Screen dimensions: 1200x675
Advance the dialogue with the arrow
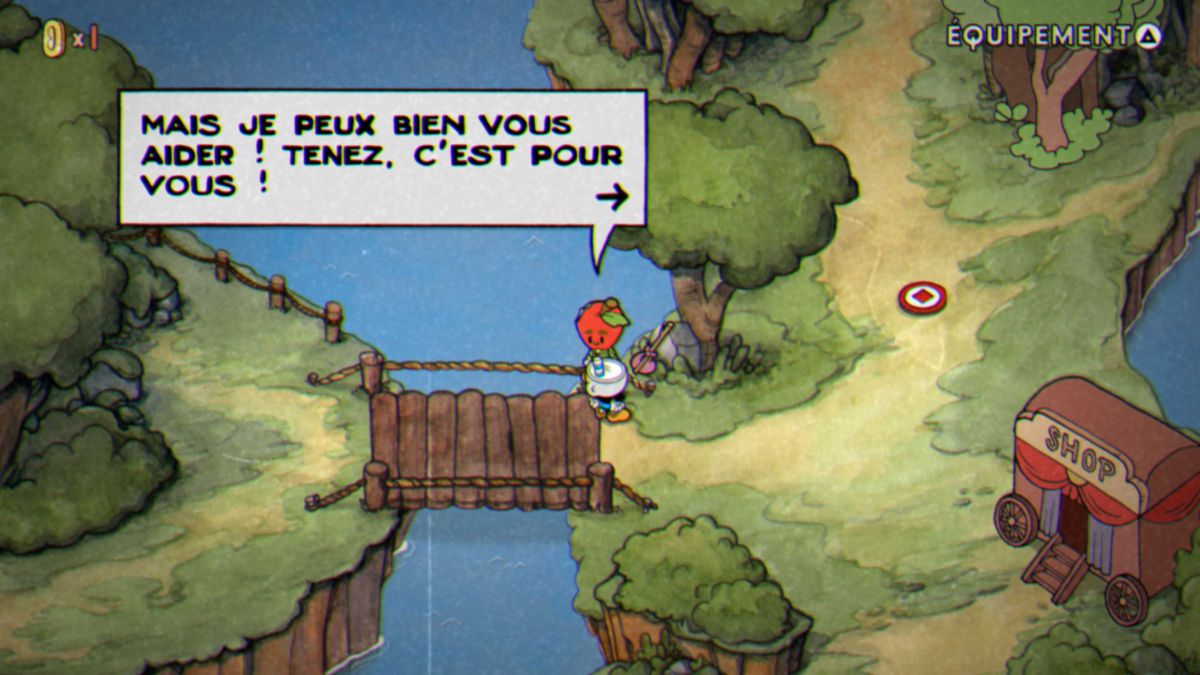tap(612, 197)
